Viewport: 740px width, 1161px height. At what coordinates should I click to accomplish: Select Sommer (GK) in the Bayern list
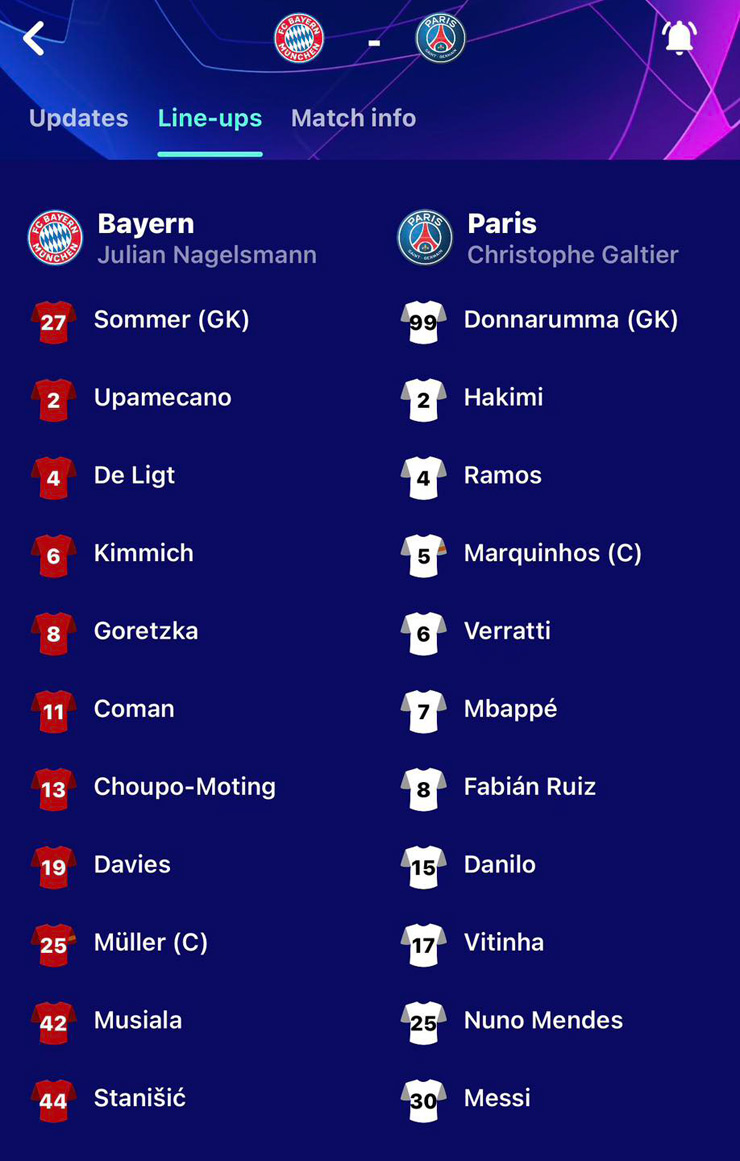[x=171, y=320]
